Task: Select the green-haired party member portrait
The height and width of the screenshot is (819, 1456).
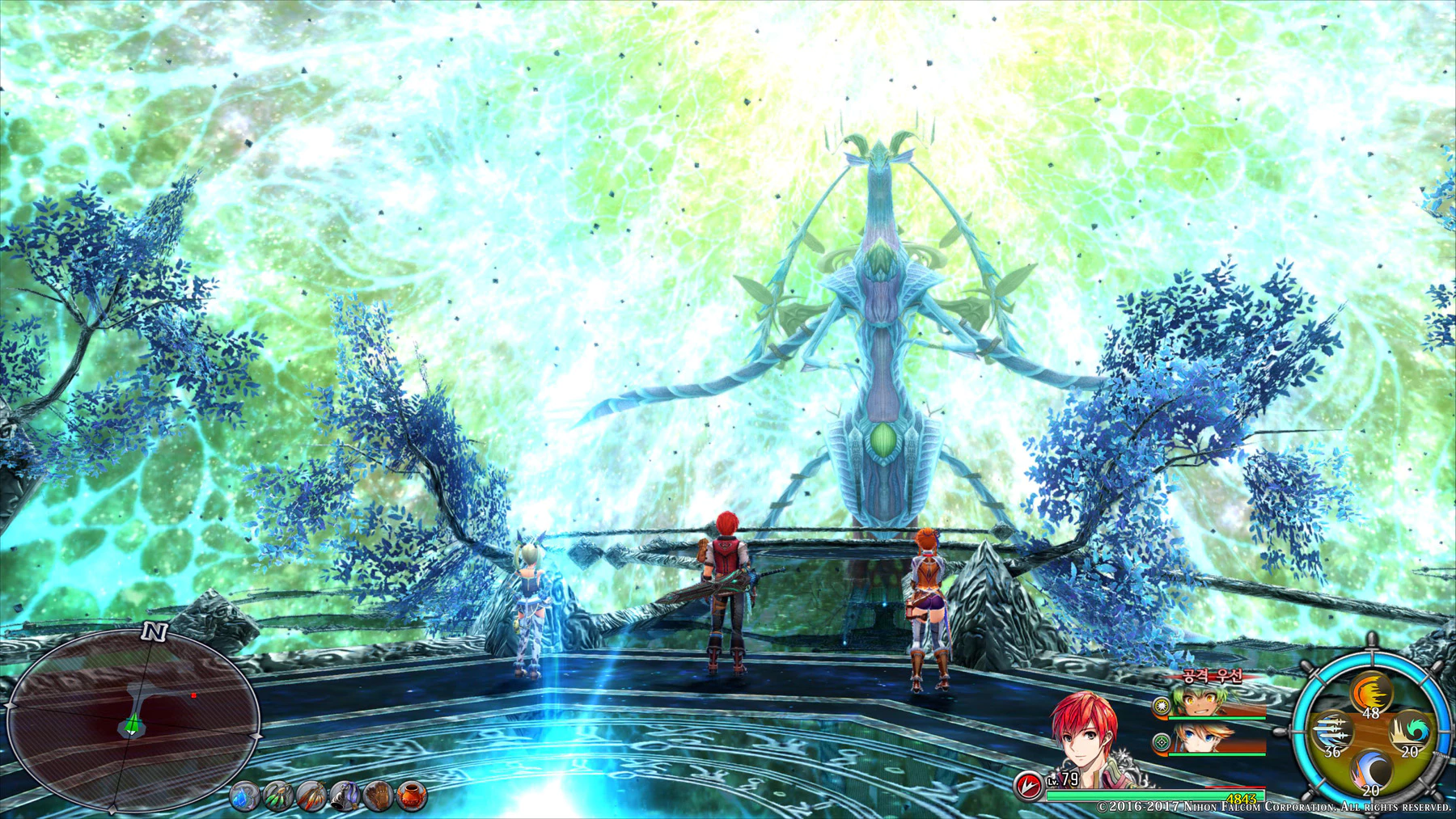Action: (x=1202, y=702)
